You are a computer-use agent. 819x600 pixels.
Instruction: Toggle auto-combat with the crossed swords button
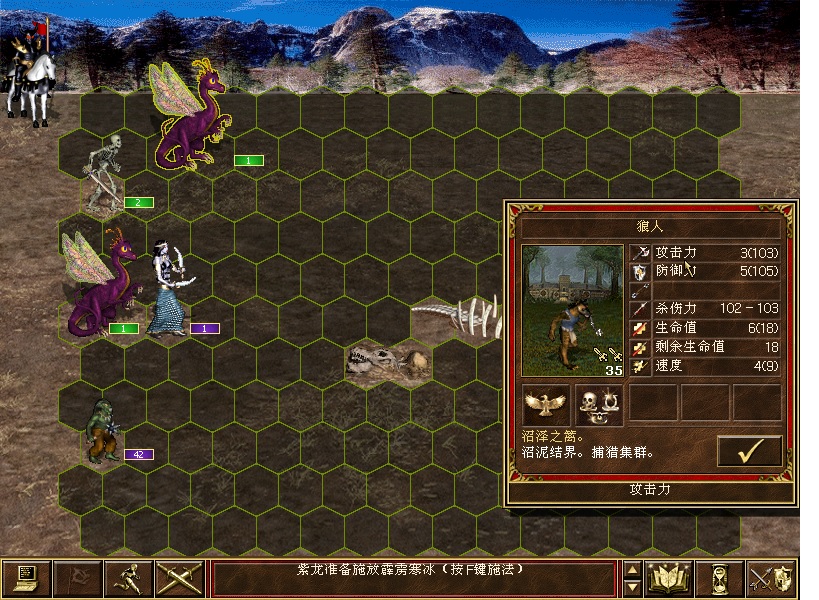180,578
